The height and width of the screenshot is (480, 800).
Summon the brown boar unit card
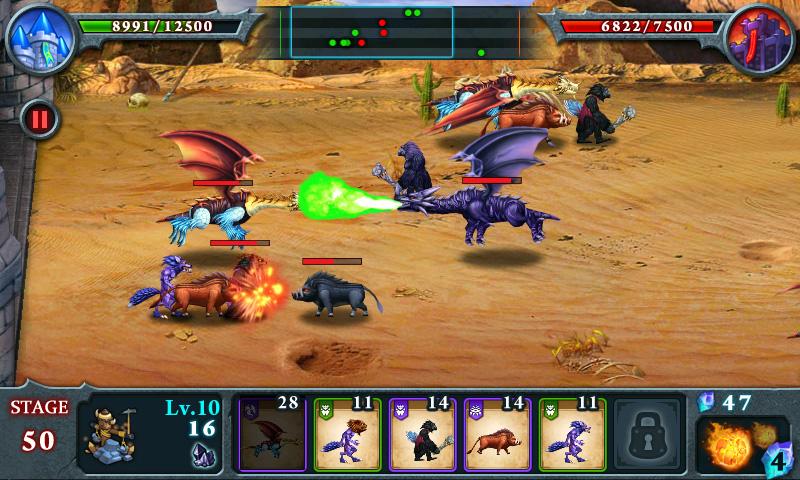tap(496, 434)
